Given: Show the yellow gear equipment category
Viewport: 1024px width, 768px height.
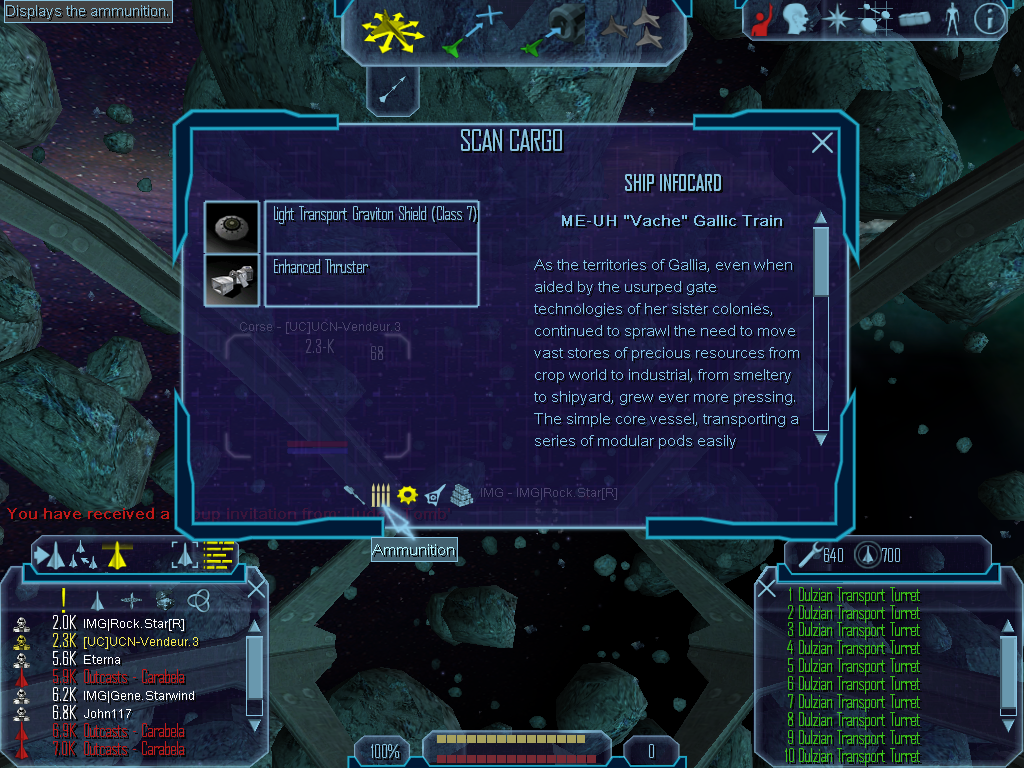Looking at the screenshot, I should [406, 495].
